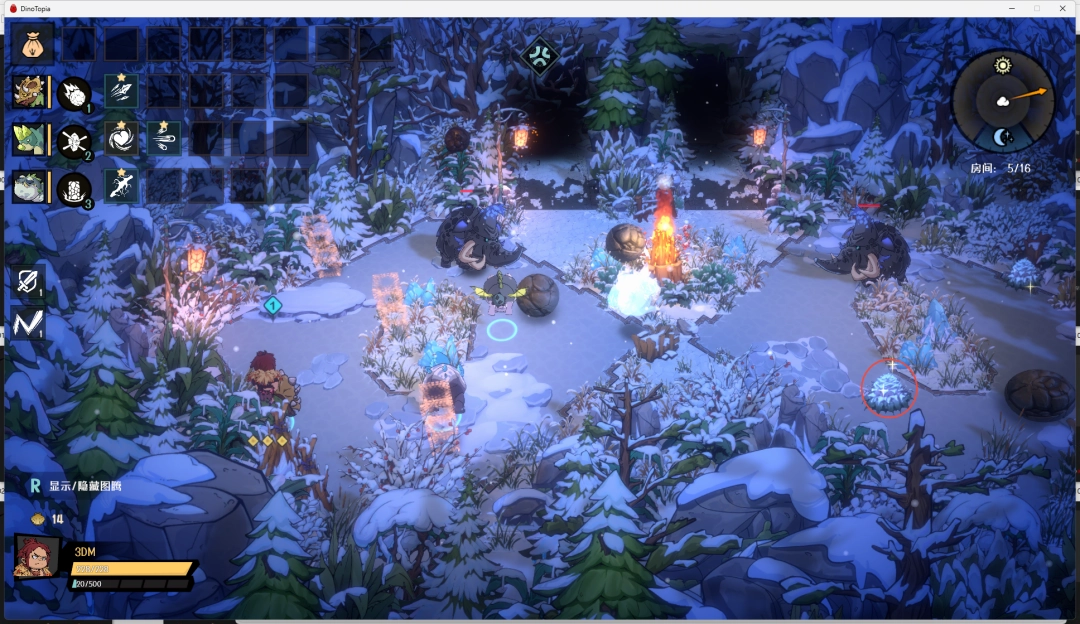Click the day-night weather dial
1080x624 pixels.
pyautogui.click(x=1003, y=101)
